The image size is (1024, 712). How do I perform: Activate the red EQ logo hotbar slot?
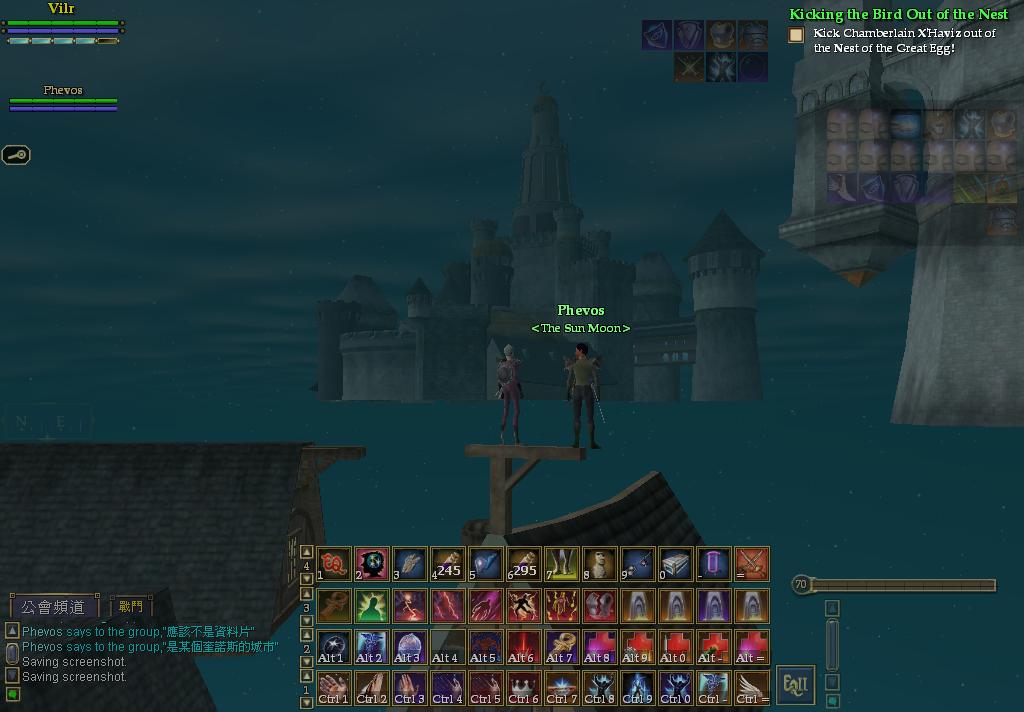pyautogui.click(x=333, y=564)
